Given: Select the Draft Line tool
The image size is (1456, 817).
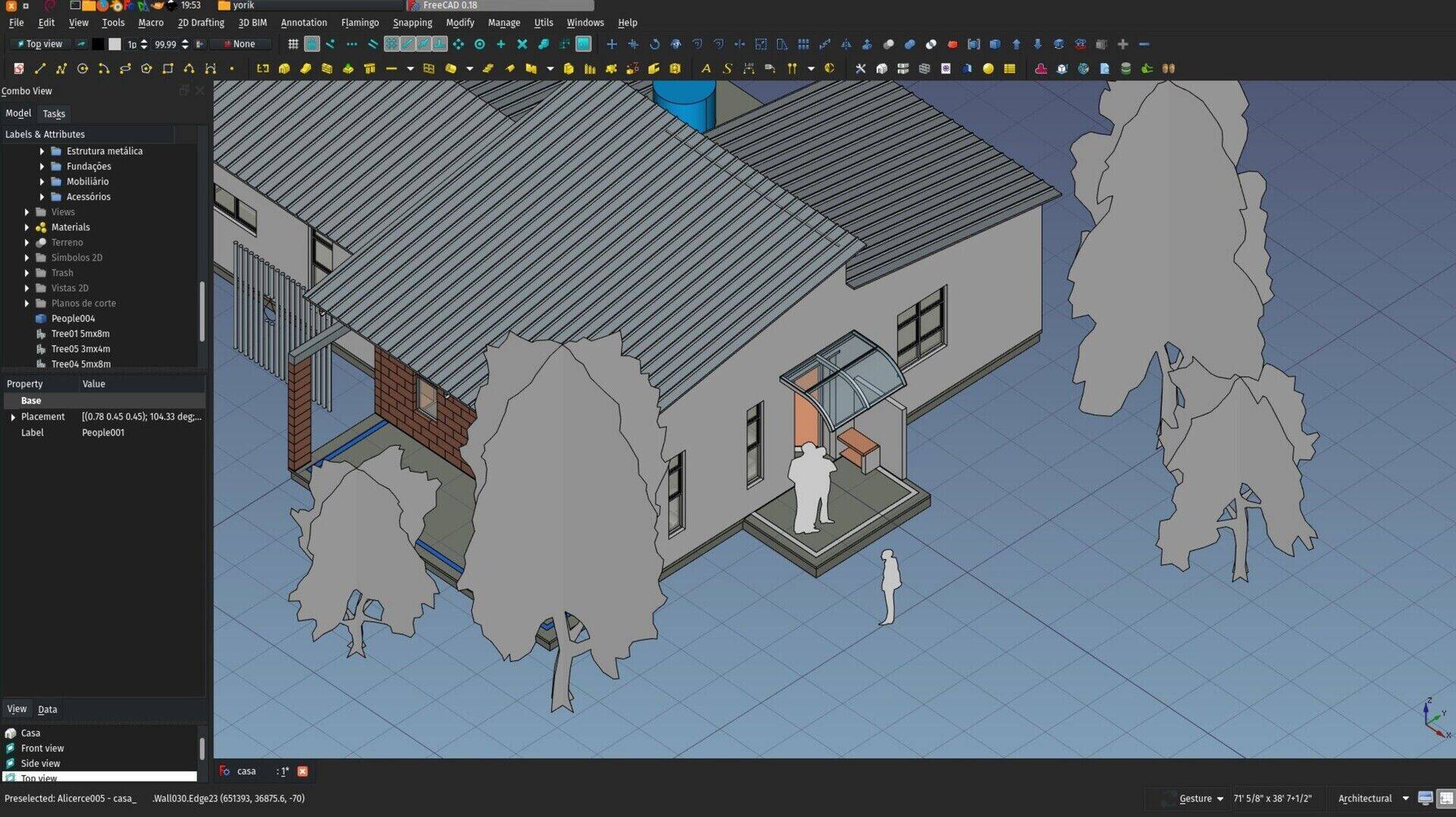Looking at the screenshot, I should click(x=40, y=68).
